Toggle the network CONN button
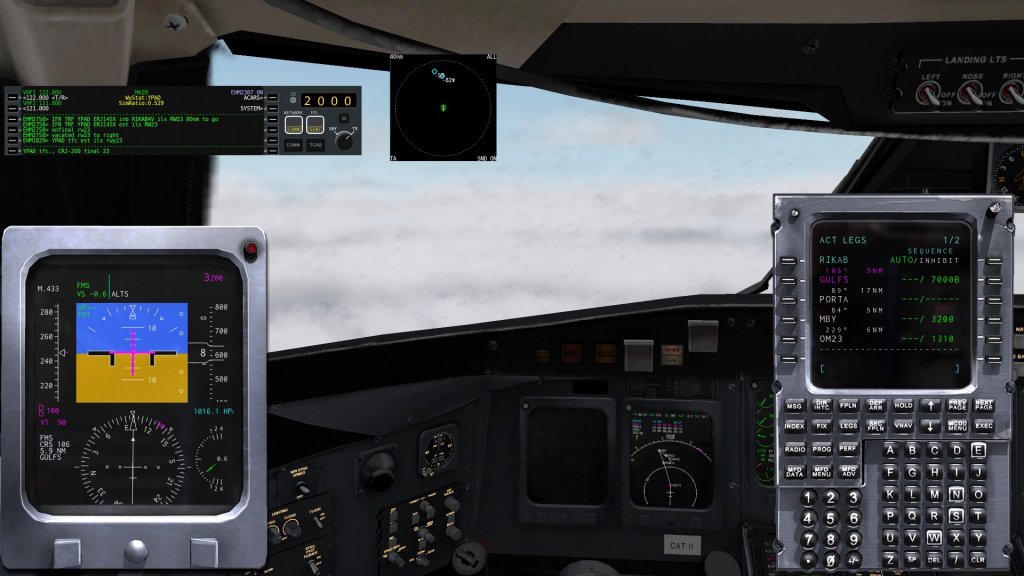The width and height of the screenshot is (1024, 576). tap(293, 127)
